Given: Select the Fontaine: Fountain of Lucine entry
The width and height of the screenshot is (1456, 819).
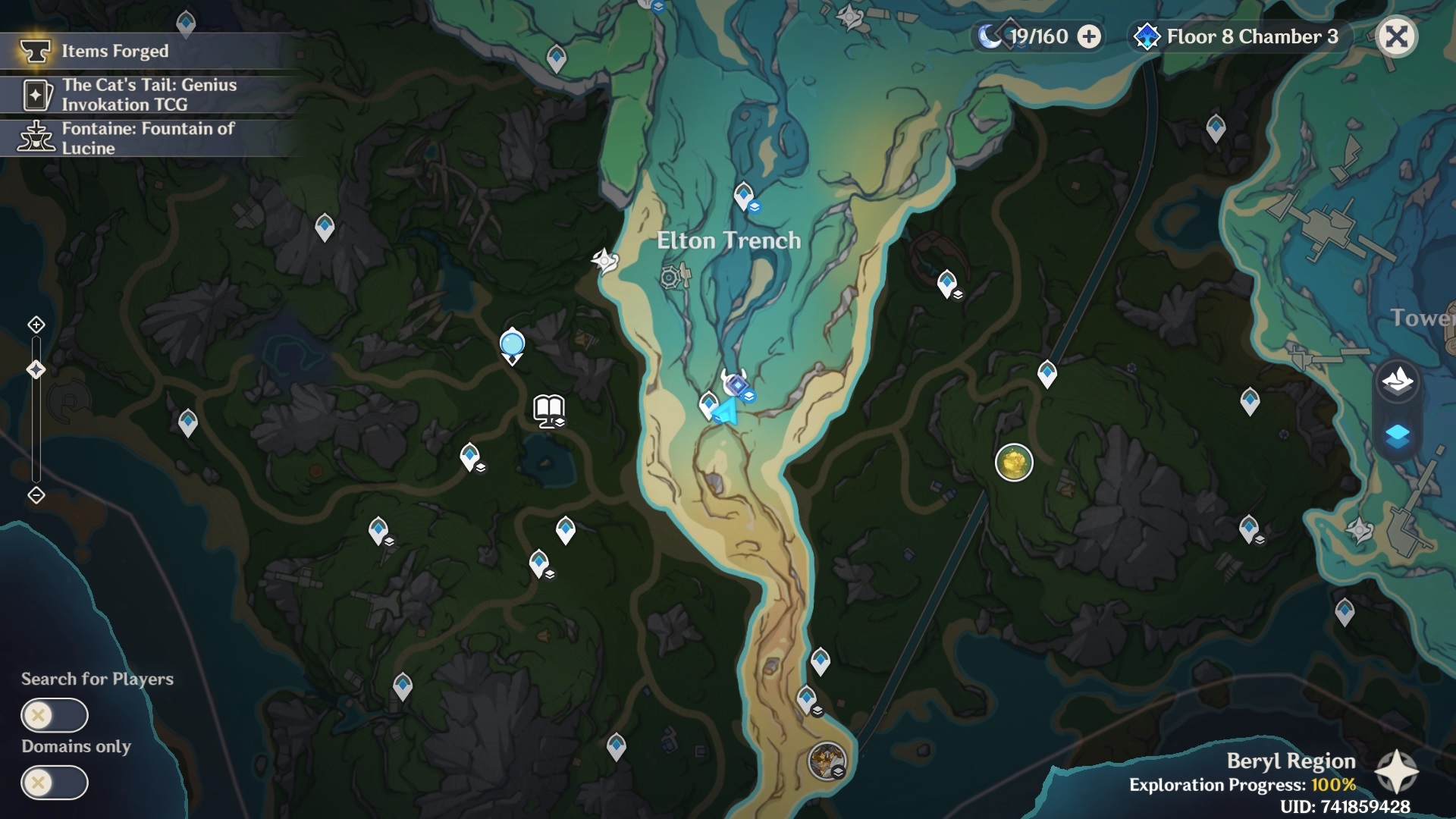Looking at the screenshot, I should point(148,138).
